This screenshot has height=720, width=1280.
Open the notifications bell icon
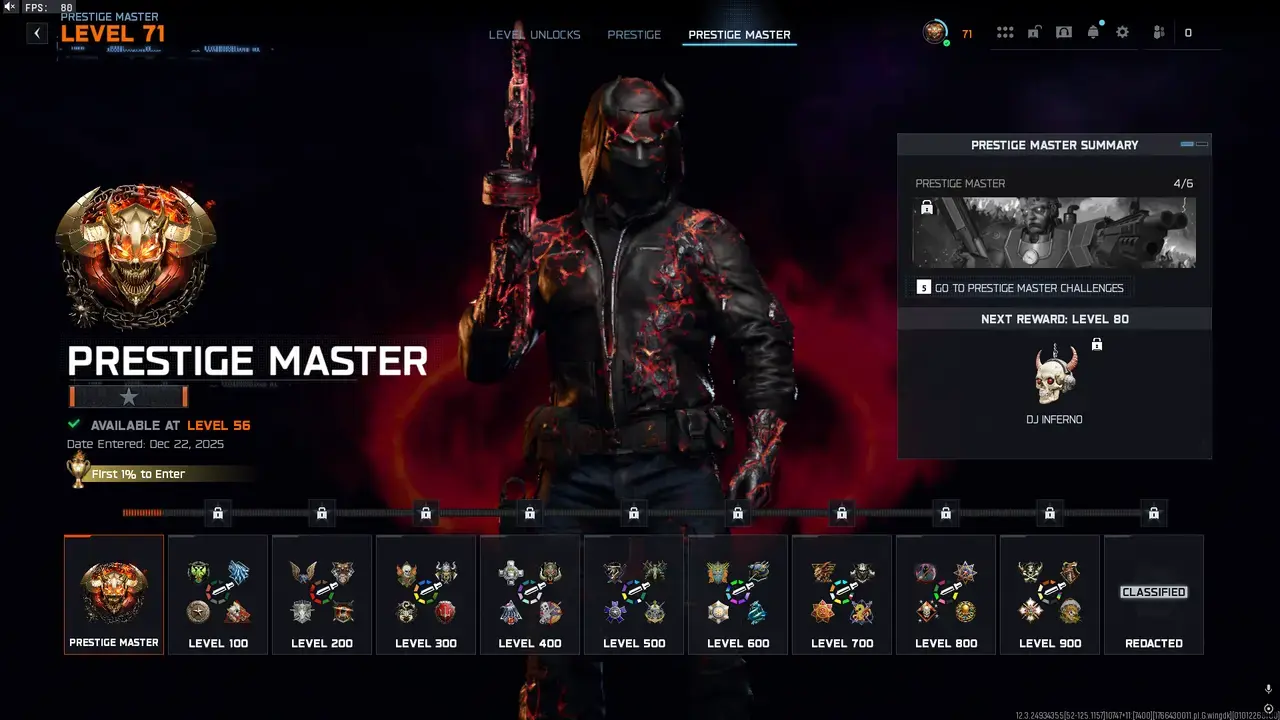1093,31
